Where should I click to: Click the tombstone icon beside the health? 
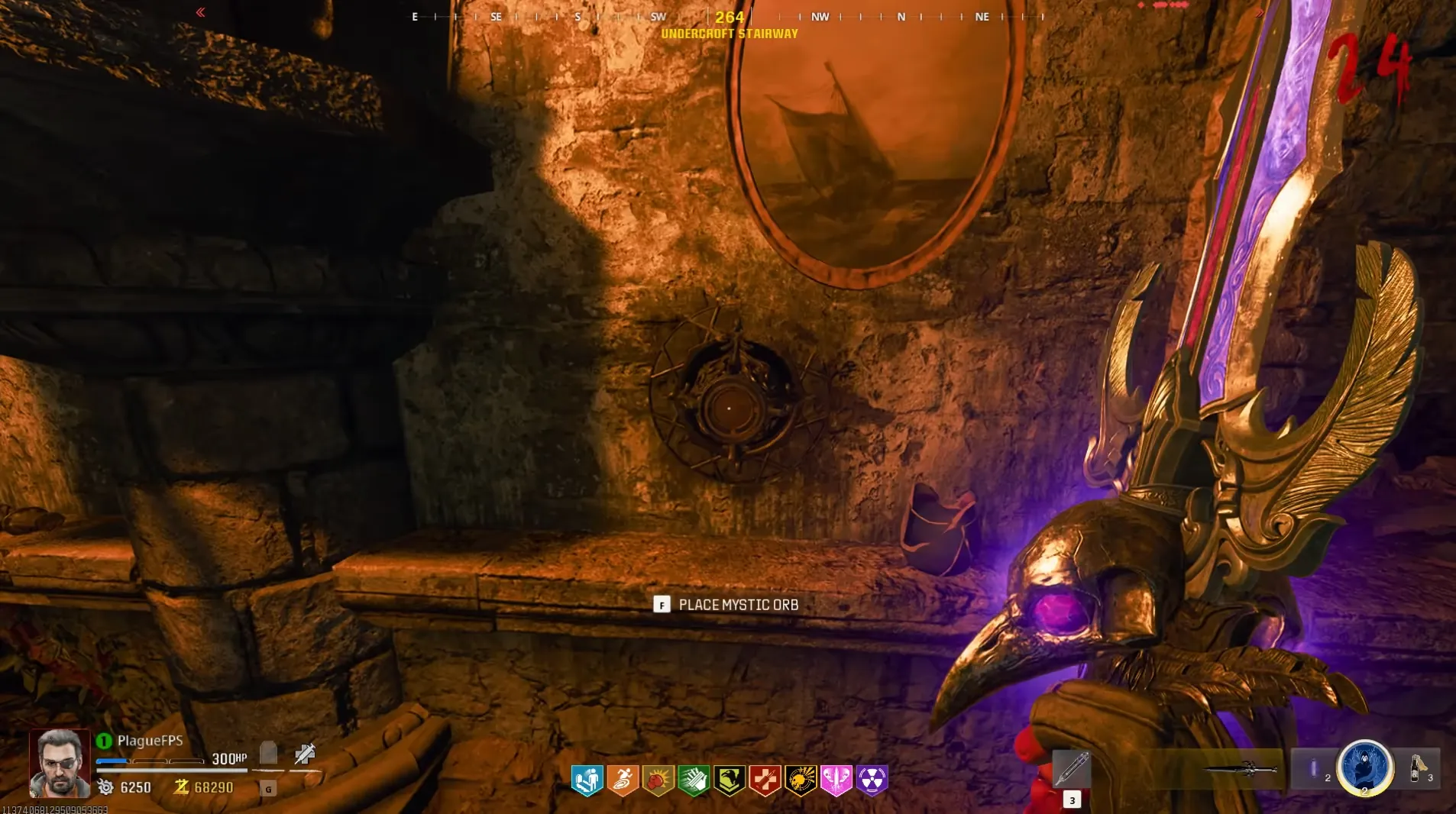tap(268, 754)
